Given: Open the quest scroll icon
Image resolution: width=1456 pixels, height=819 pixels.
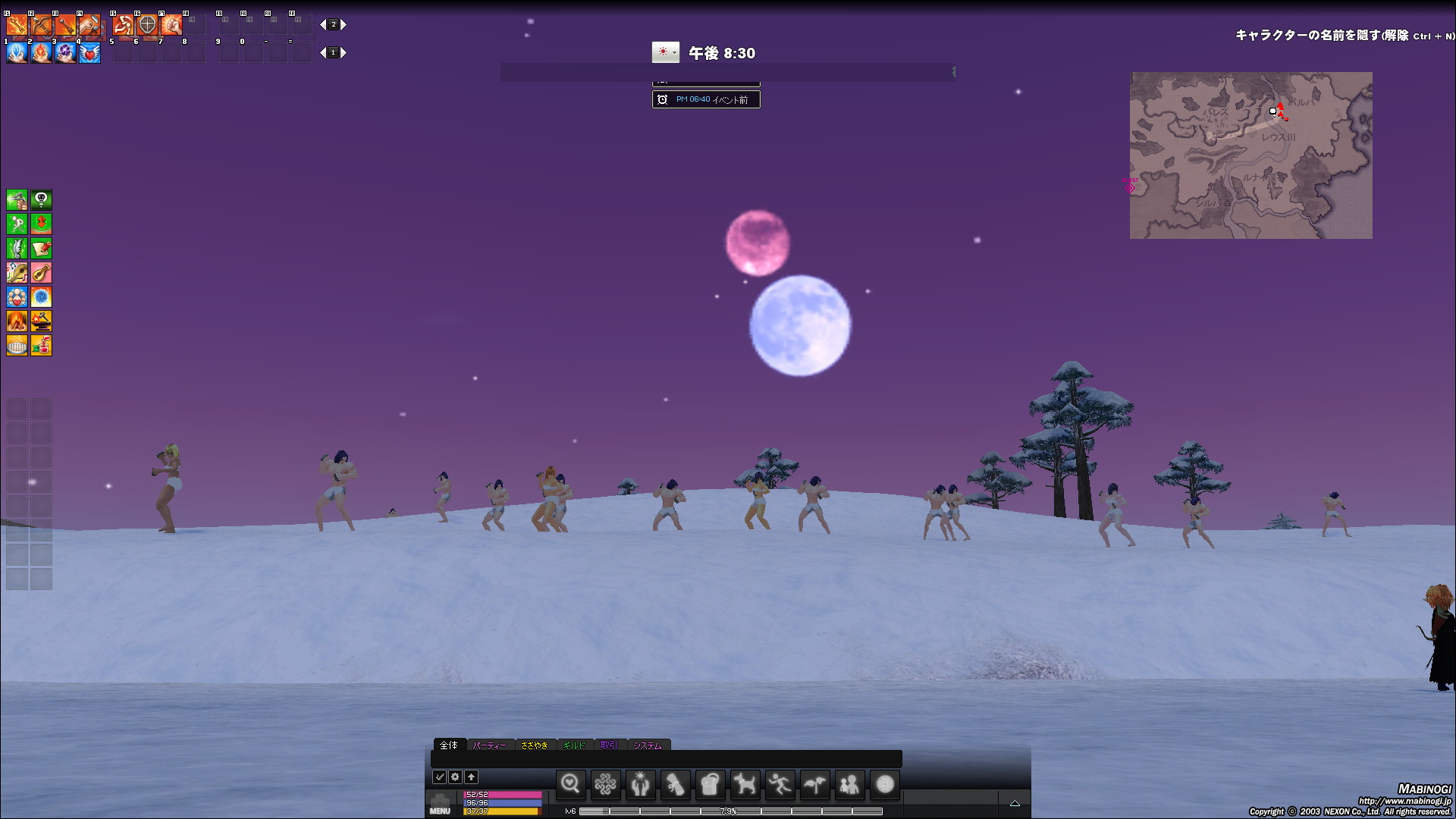Looking at the screenshot, I should pyautogui.click(x=675, y=784).
